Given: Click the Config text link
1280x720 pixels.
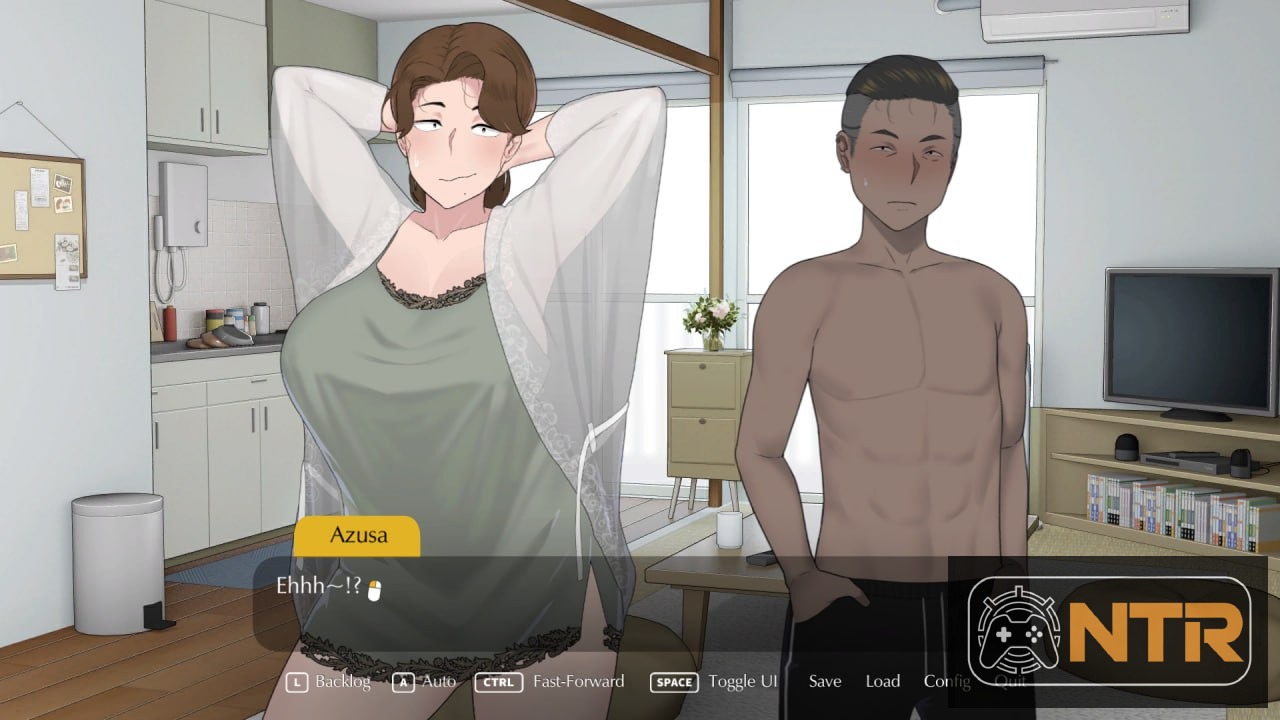Looking at the screenshot, I should click(947, 682).
